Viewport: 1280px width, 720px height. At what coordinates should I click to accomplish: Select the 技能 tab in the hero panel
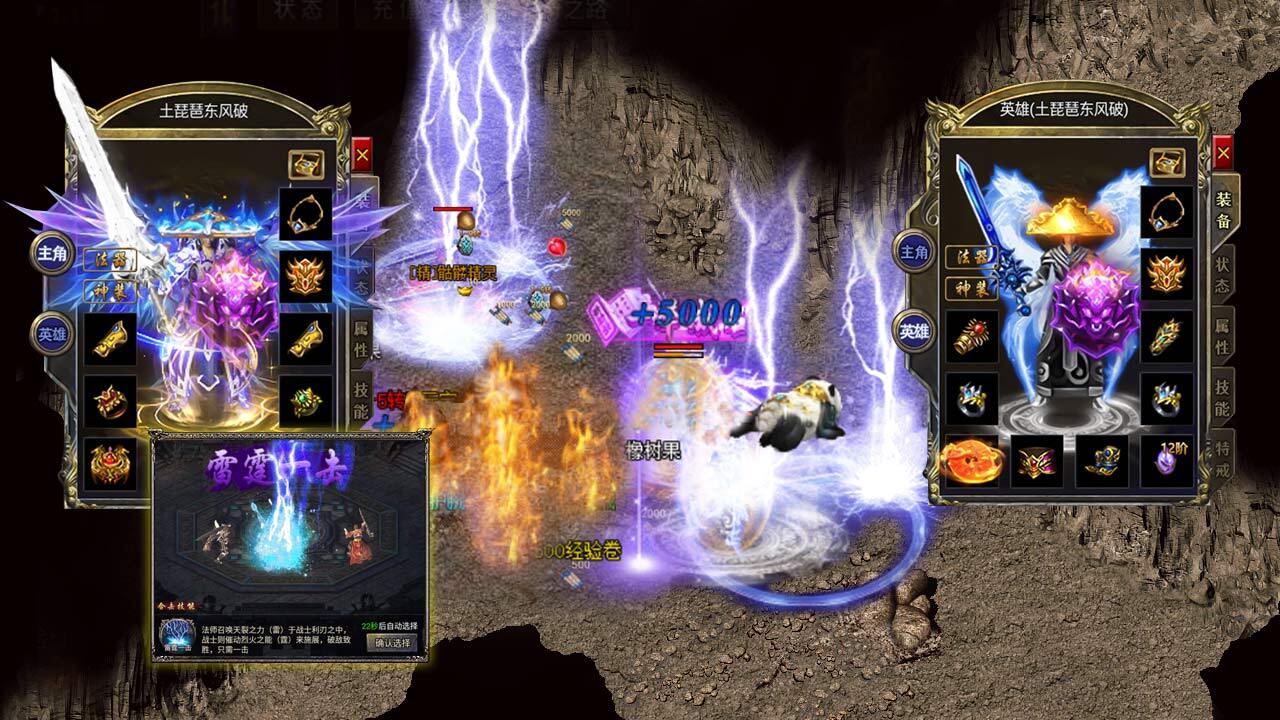(1223, 399)
